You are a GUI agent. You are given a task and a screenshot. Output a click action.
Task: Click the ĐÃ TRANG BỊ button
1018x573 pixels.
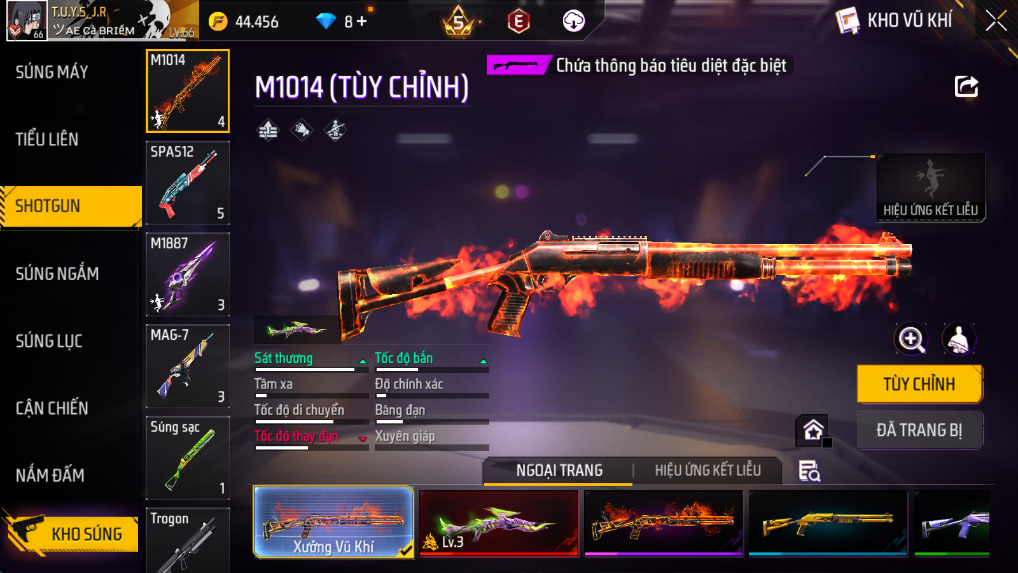coord(919,430)
